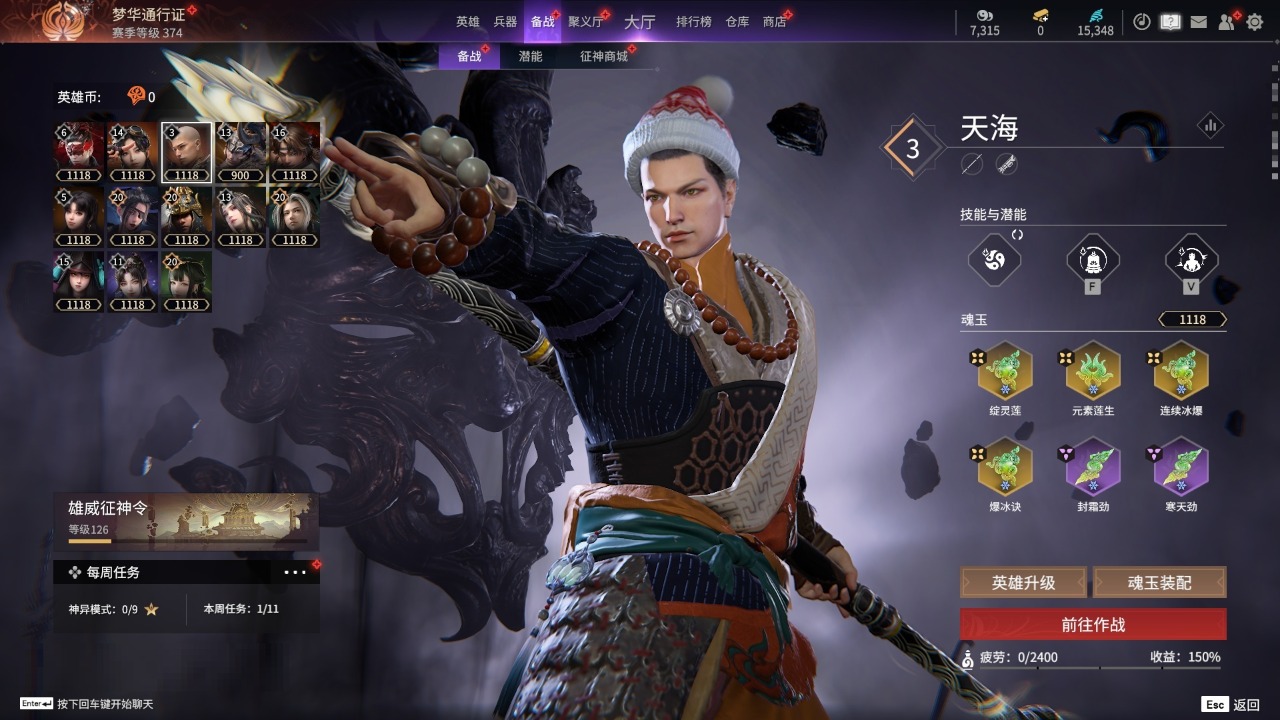Open the 排行榜 leaderboard
Image resolution: width=1280 pixels, height=720 pixels.
(693, 21)
